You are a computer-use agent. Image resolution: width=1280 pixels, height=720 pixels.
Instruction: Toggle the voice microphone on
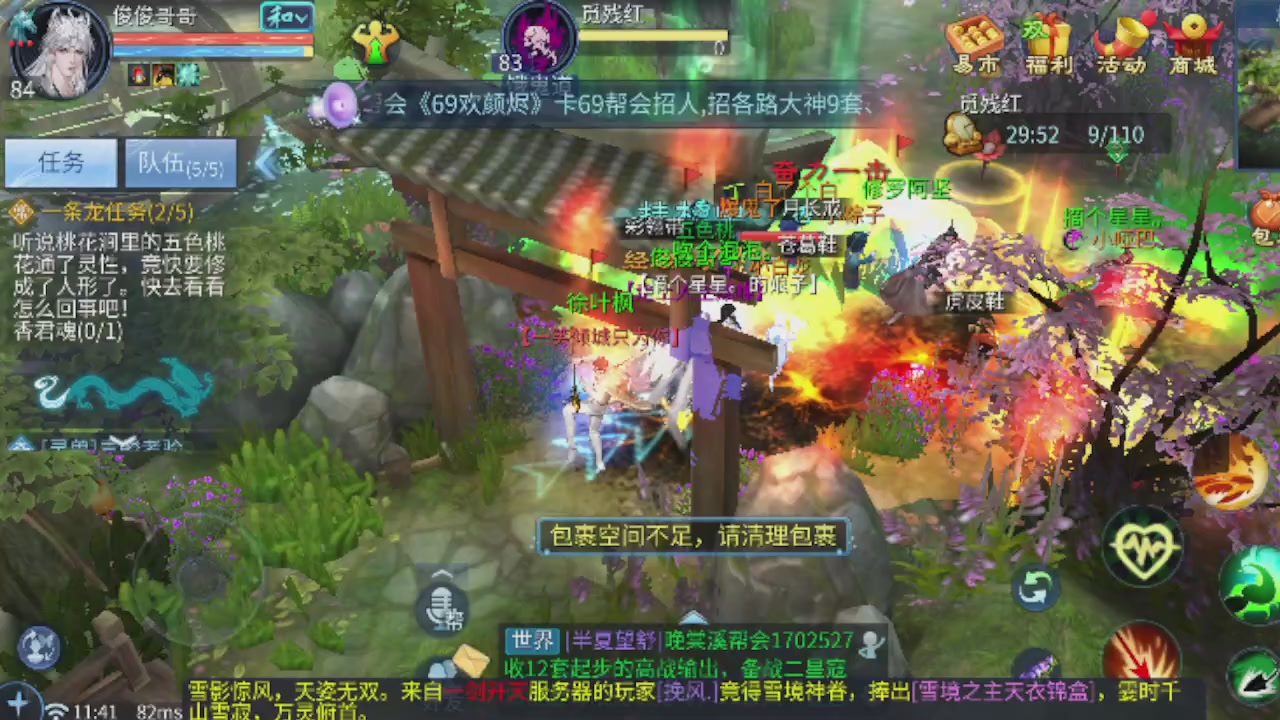point(443,605)
